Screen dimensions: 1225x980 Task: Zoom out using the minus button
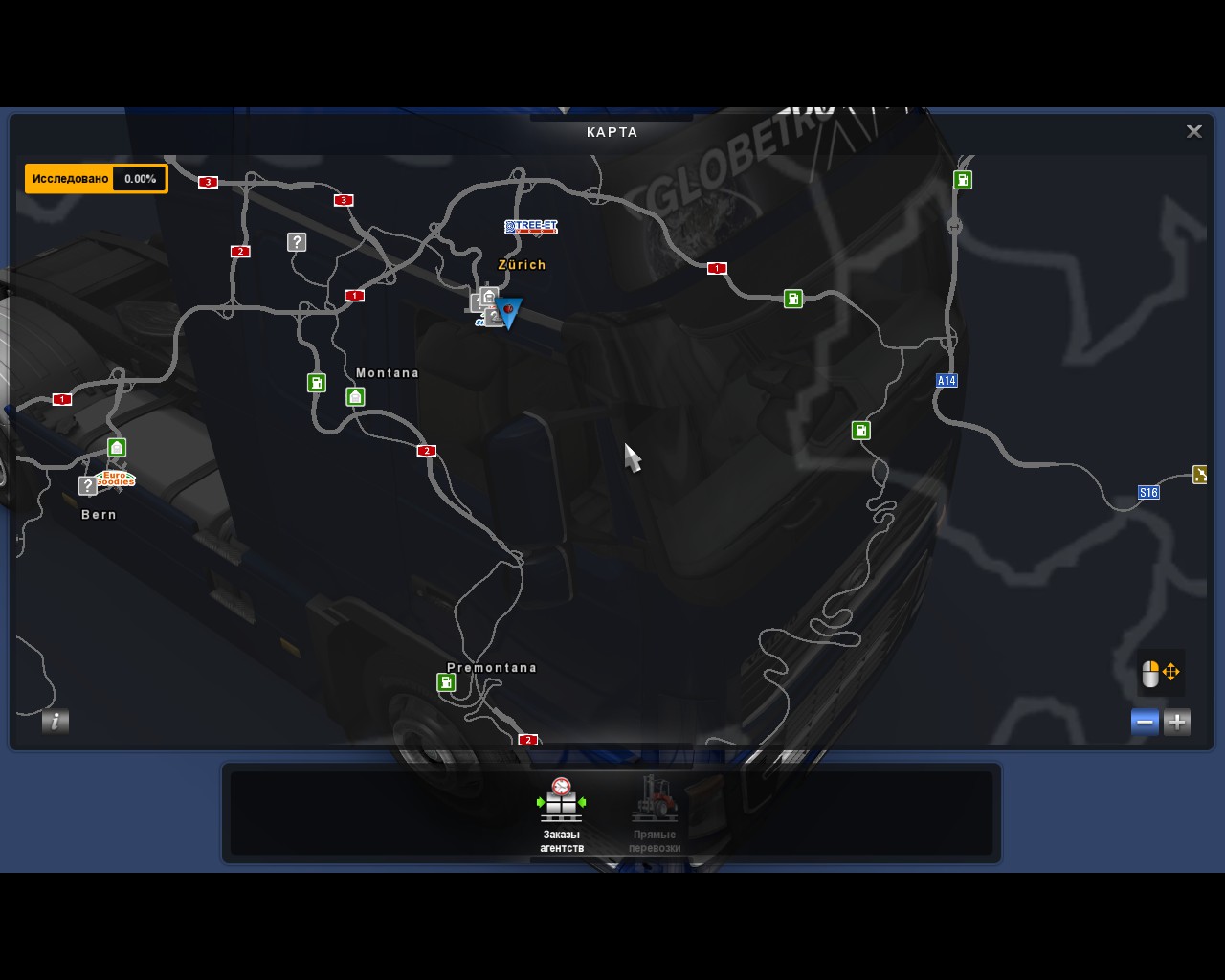[x=1145, y=722]
